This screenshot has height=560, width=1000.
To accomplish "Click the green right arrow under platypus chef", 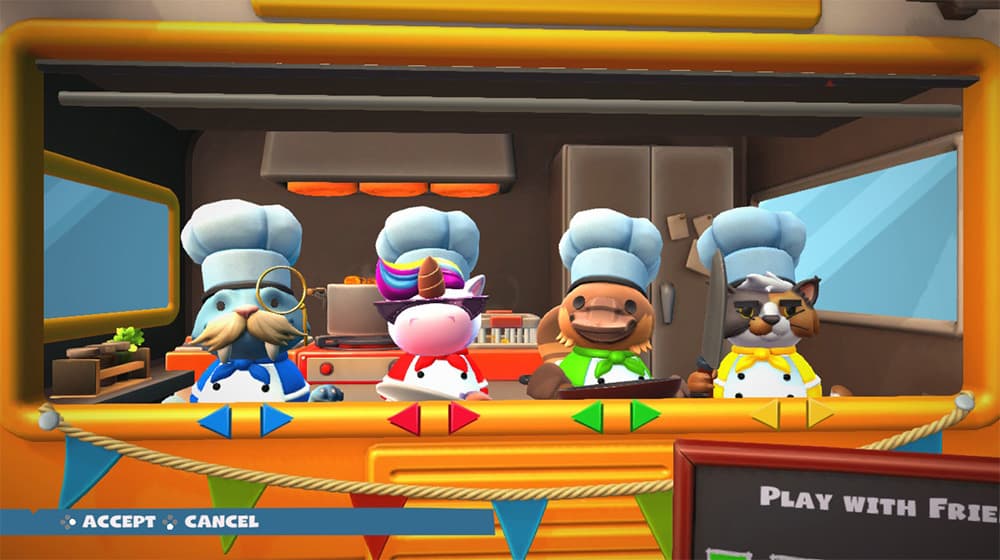I will click(644, 416).
